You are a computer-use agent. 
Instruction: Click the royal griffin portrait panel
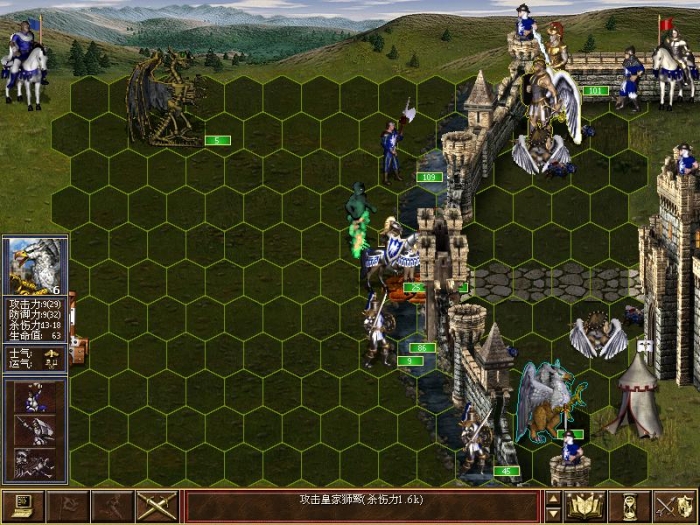35,266
